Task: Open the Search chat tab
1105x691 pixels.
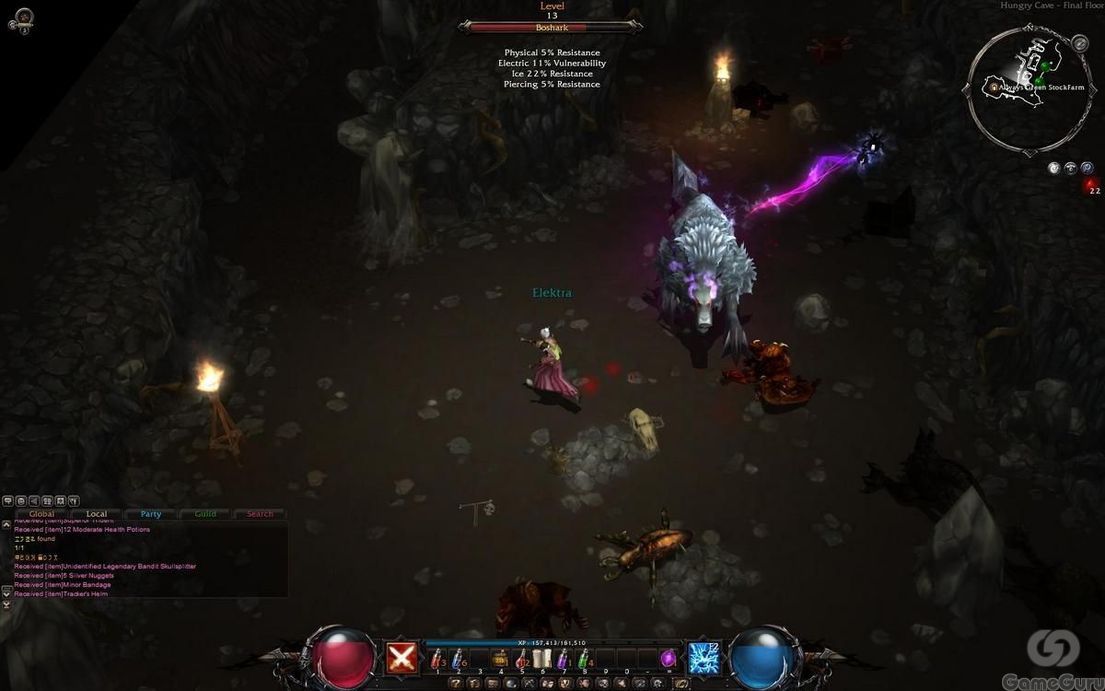Action: [x=260, y=514]
